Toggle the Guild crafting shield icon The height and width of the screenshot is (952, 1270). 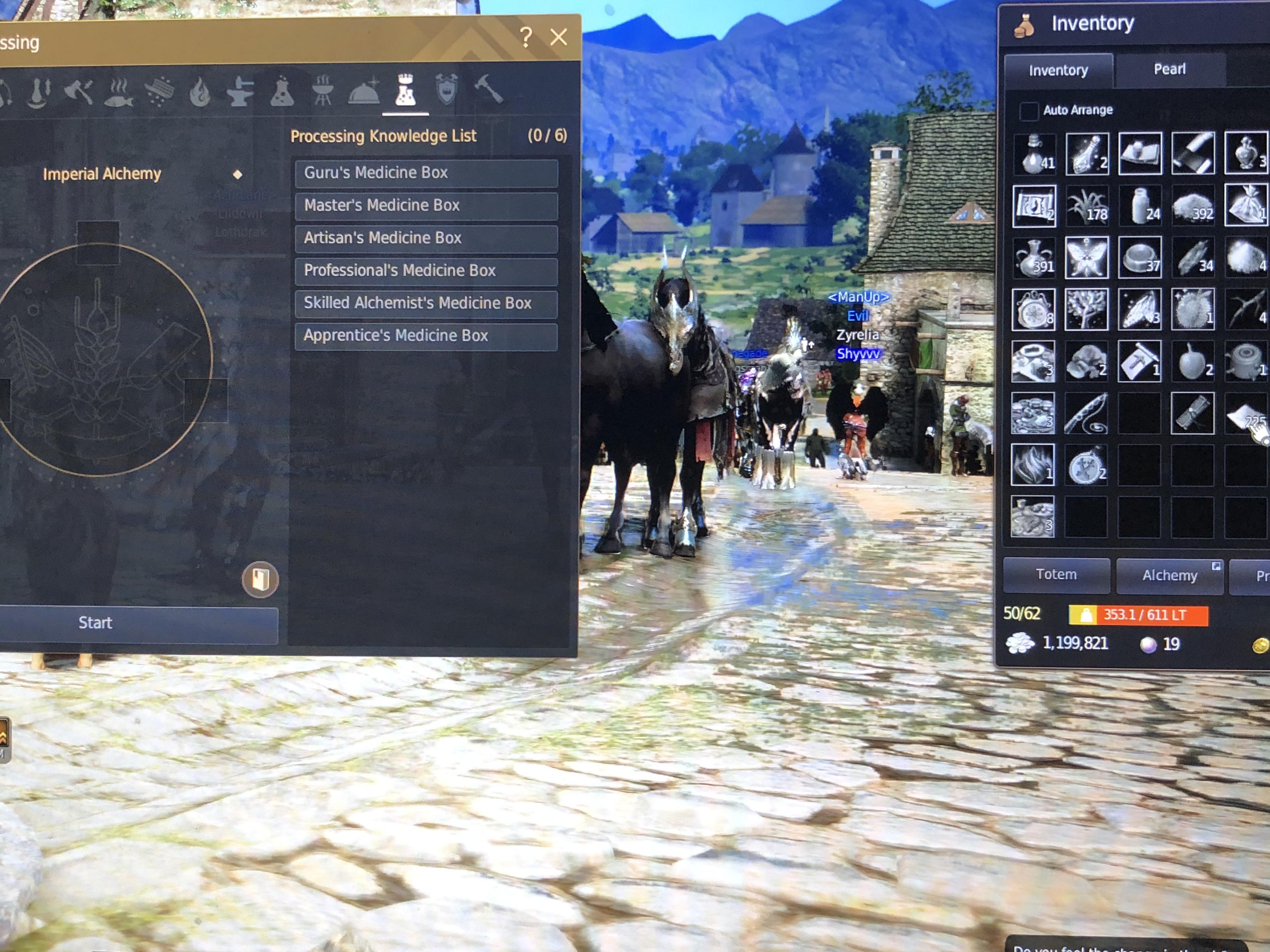(x=447, y=91)
